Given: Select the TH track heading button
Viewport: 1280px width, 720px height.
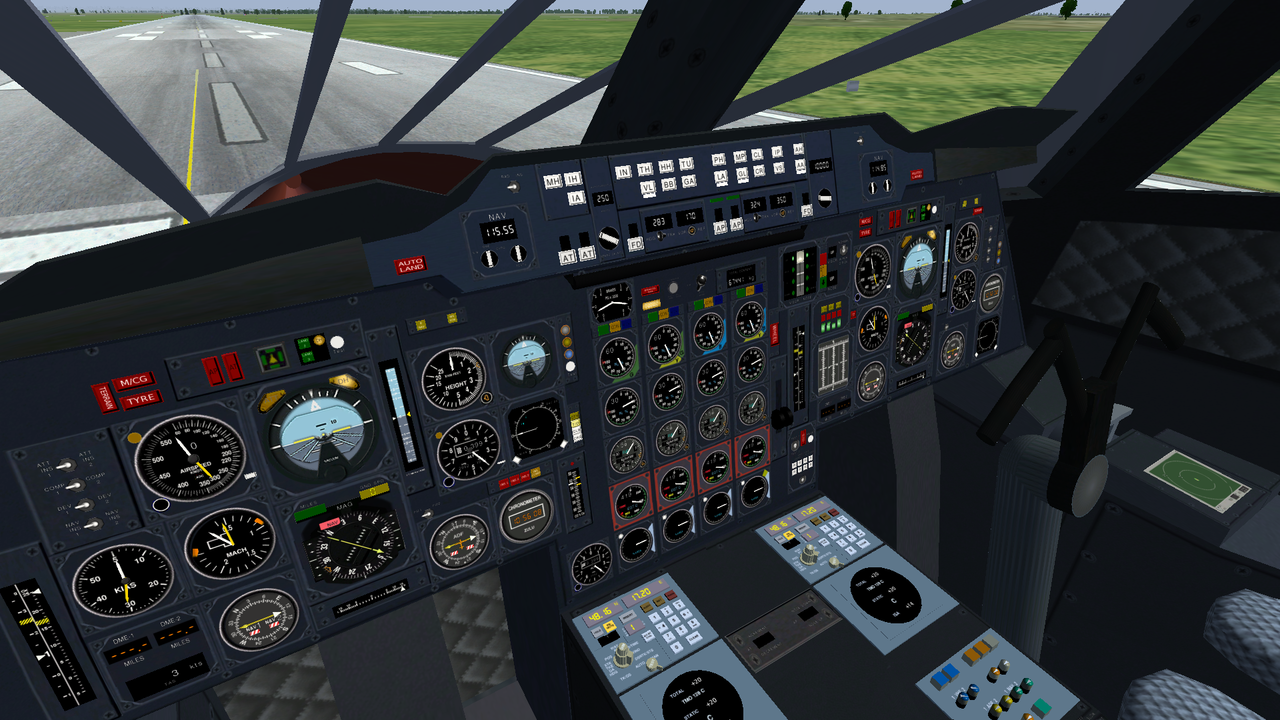Looking at the screenshot, I should pyautogui.click(x=645, y=169).
